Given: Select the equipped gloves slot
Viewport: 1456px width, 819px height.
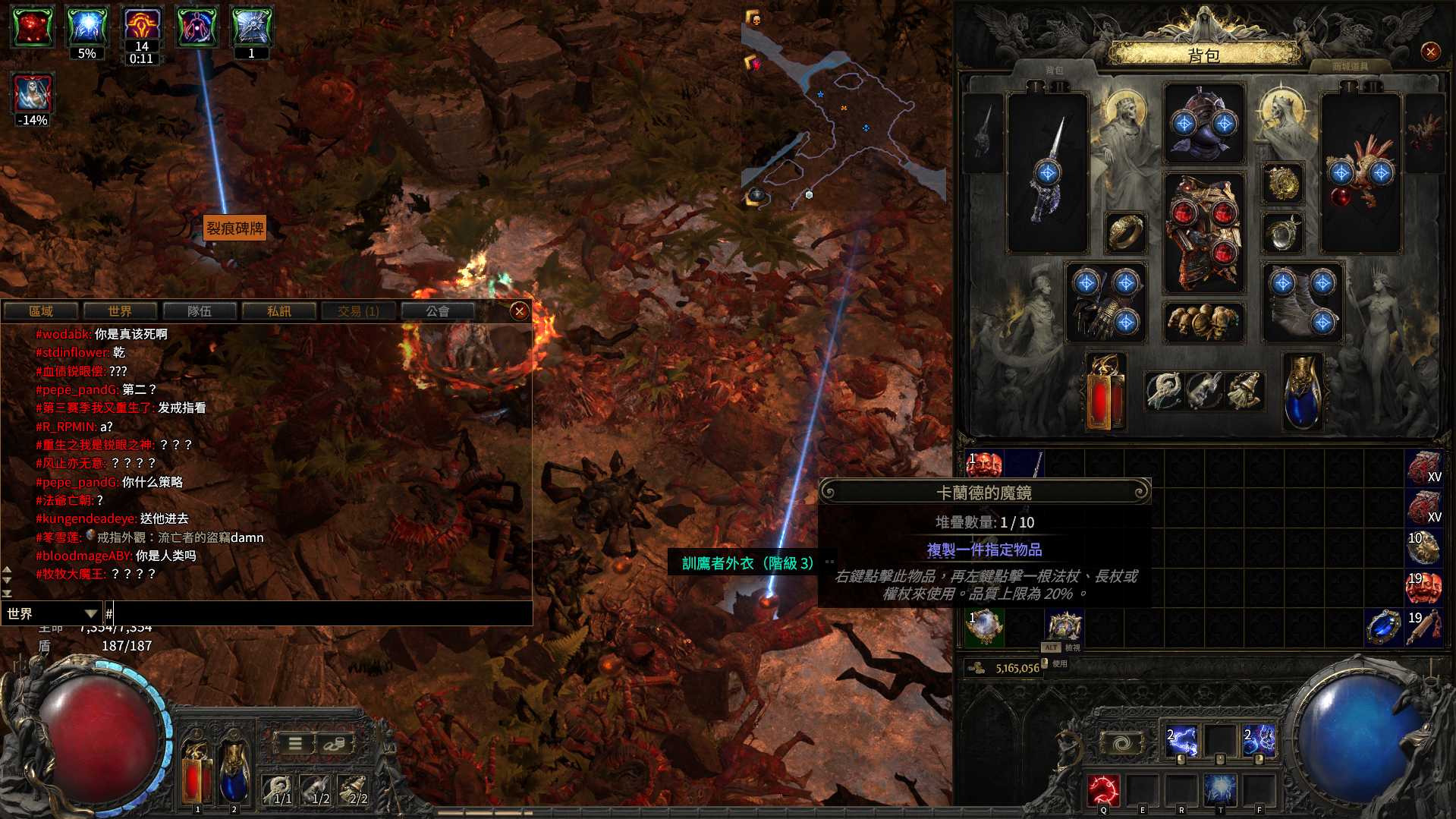Looking at the screenshot, I should (1106, 302).
